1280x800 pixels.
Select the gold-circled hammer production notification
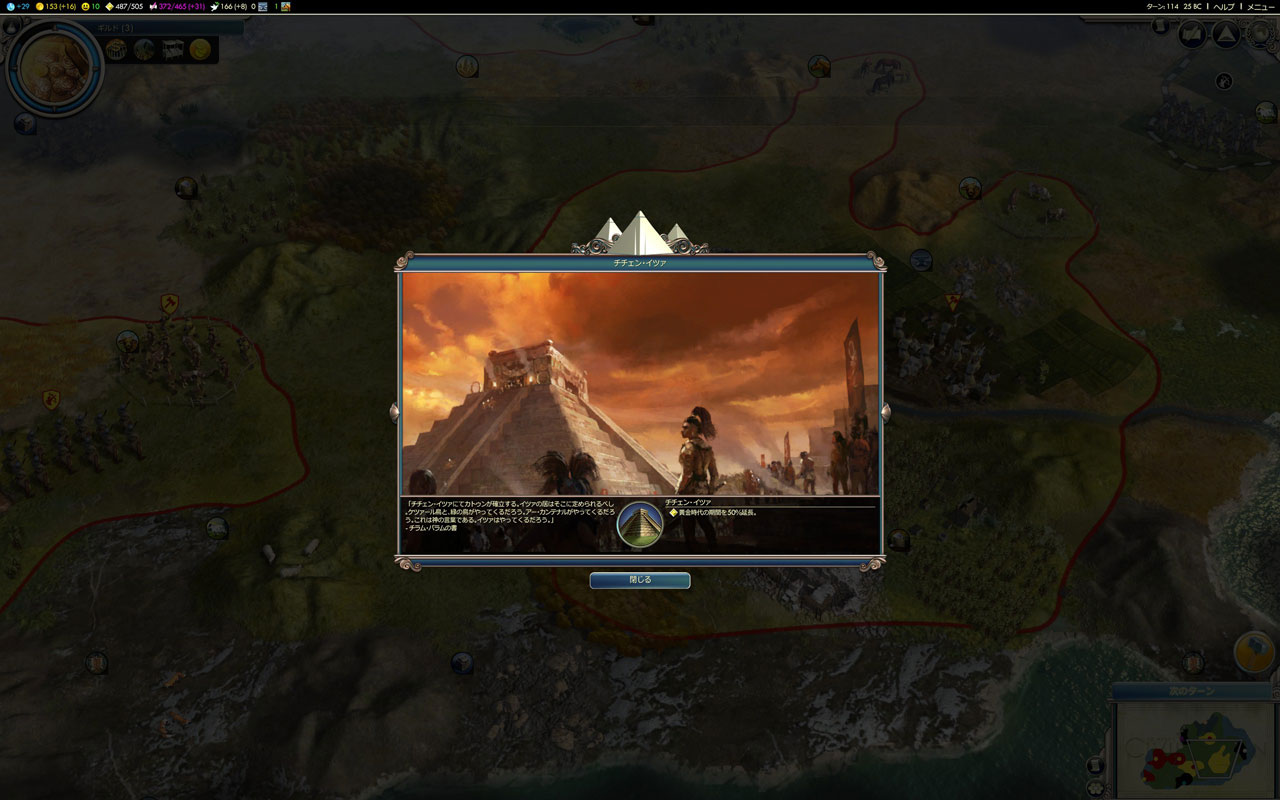(x=1254, y=652)
